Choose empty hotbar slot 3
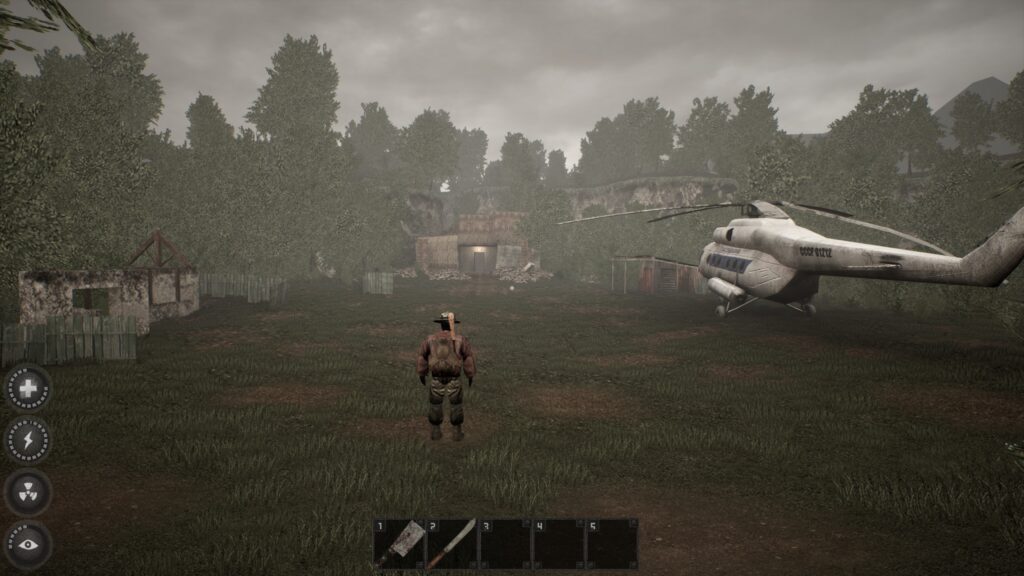Viewport: 1024px width, 576px height. (x=505, y=543)
